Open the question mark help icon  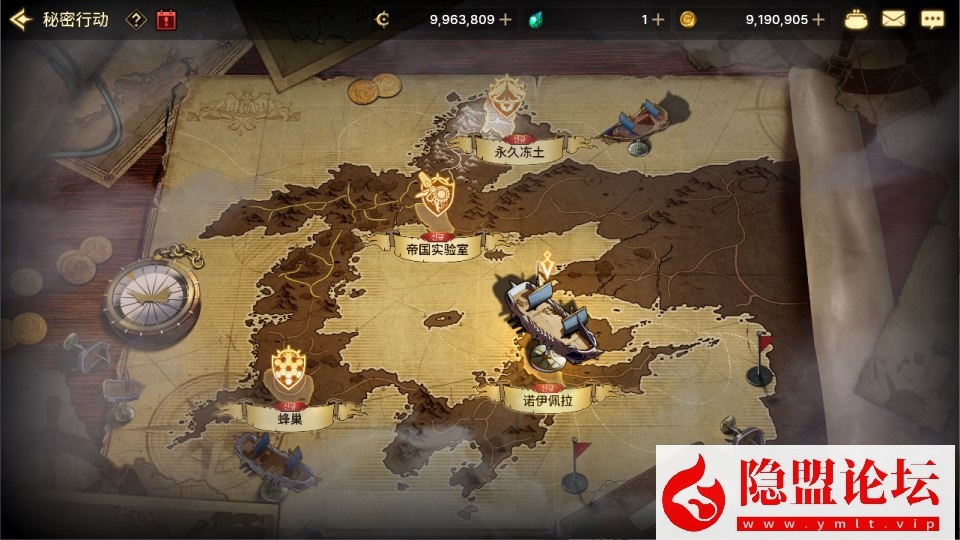[137, 19]
